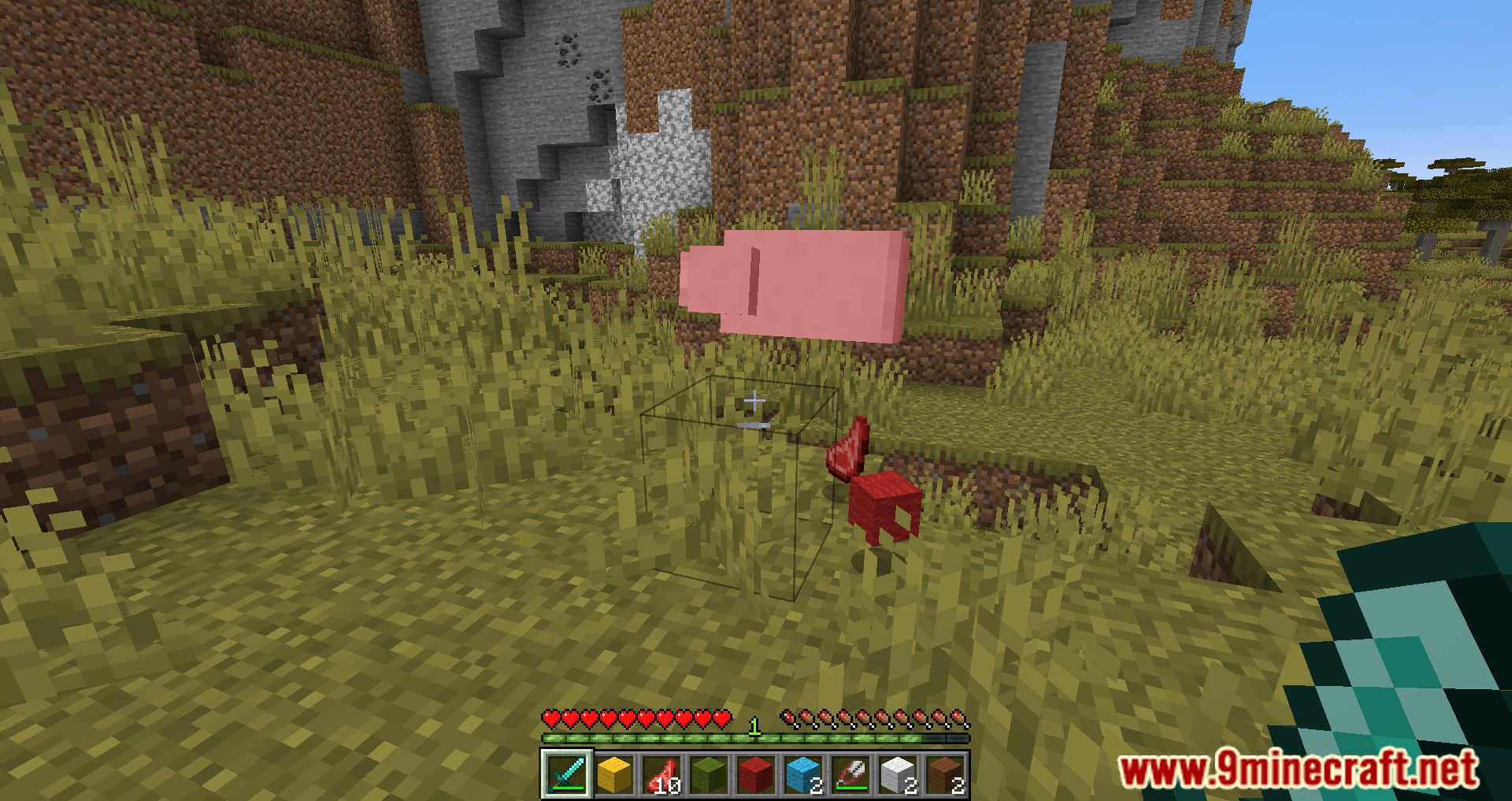Viewport: 1512px width, 801px height.
Task: Select the raw mutton stack of 10
Action: [x=661, y=773]
